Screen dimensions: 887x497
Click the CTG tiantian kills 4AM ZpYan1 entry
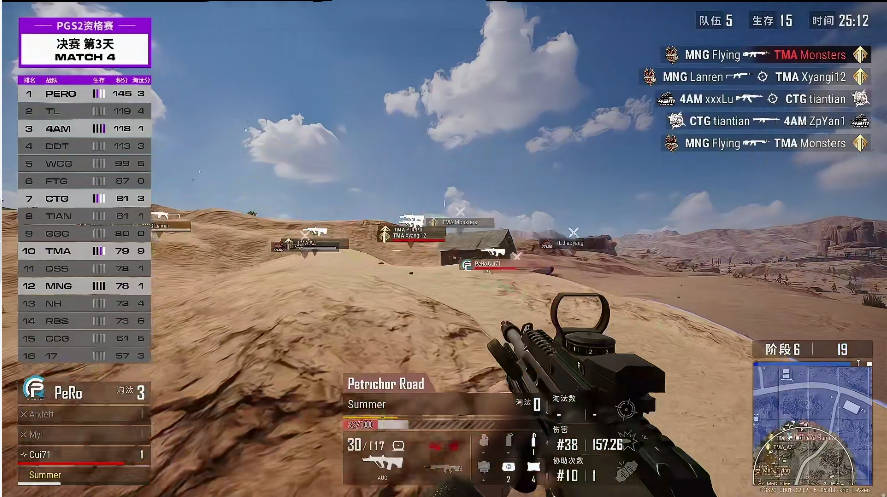point(768,121)
